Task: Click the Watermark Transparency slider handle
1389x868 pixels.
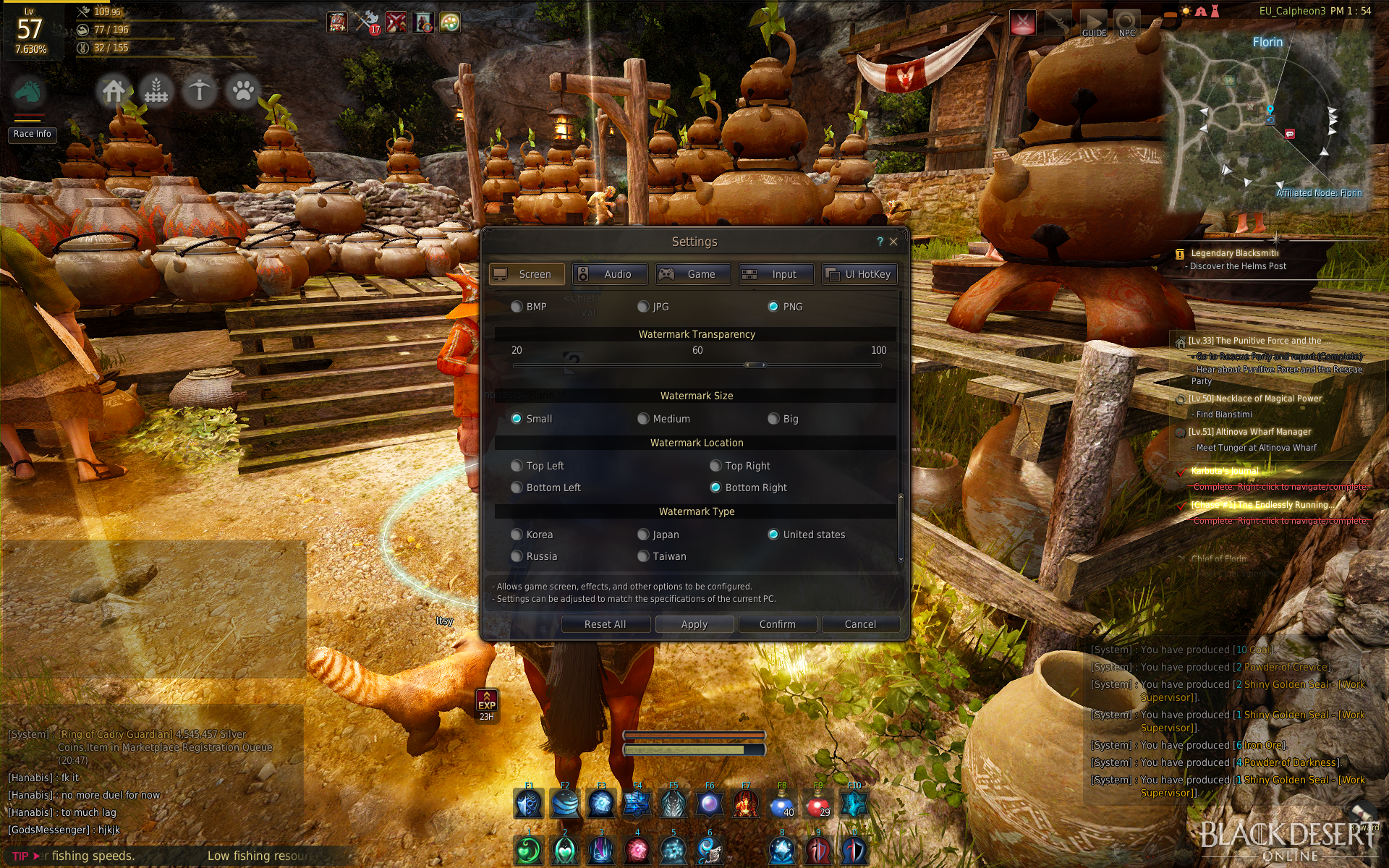Action: (755, 365)
